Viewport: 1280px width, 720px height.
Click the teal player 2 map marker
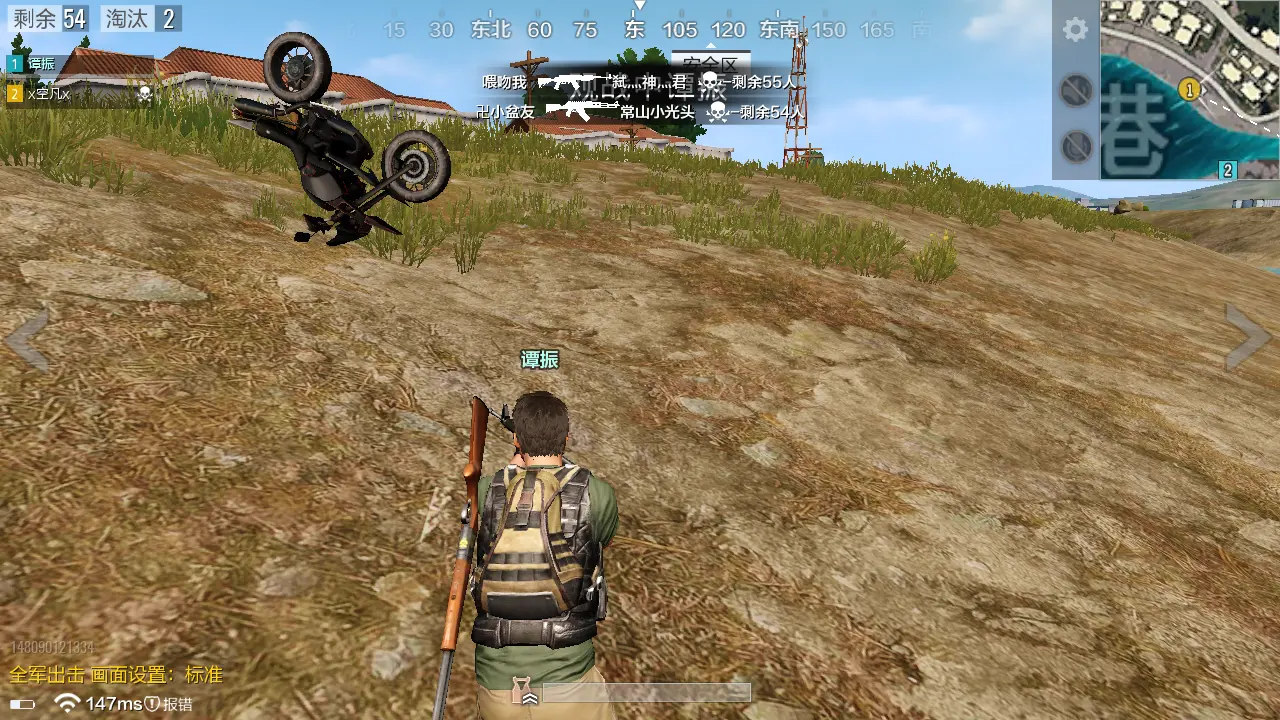(1228, 170)
